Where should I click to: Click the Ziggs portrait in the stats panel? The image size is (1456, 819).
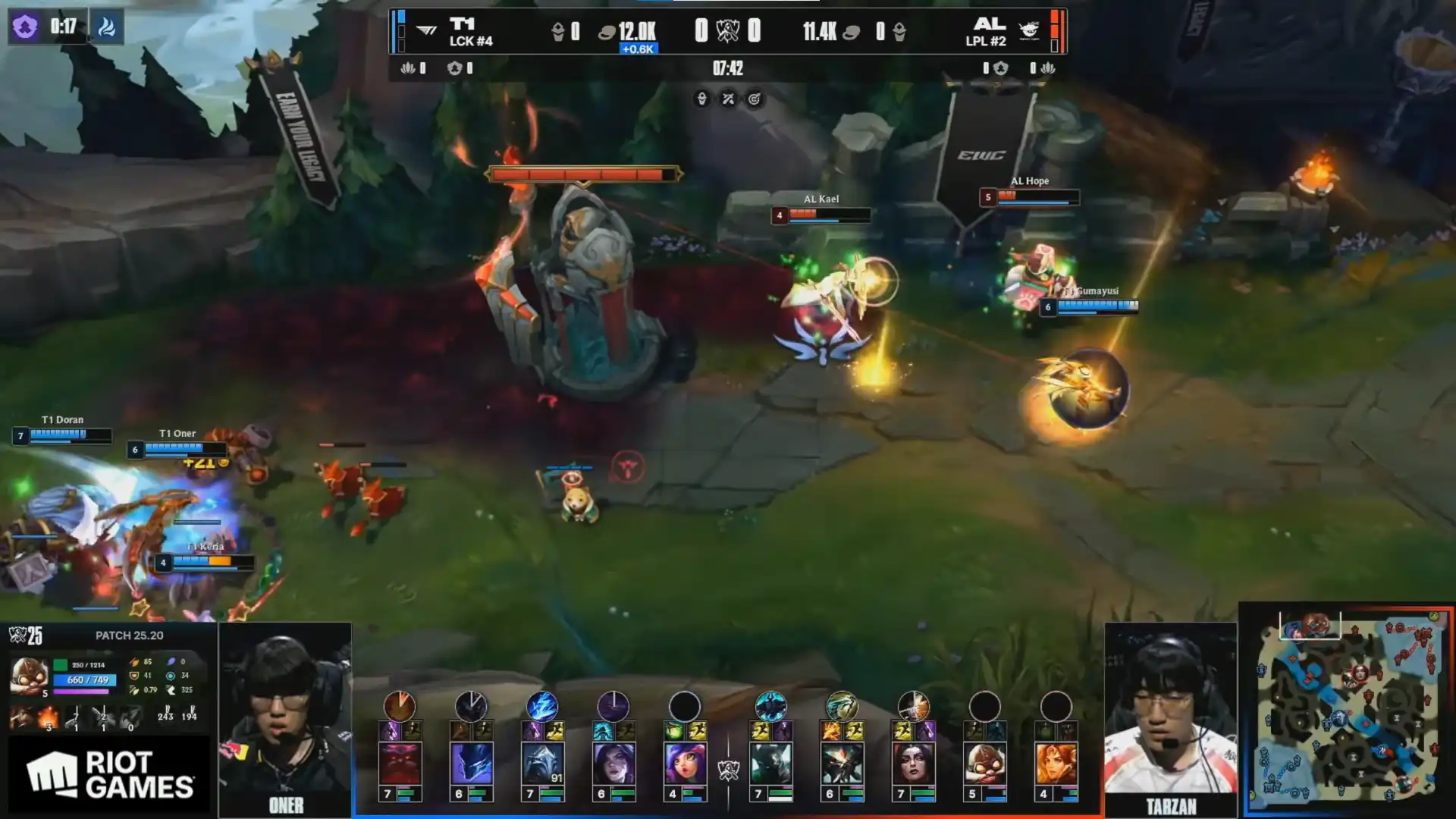(29, 675)
